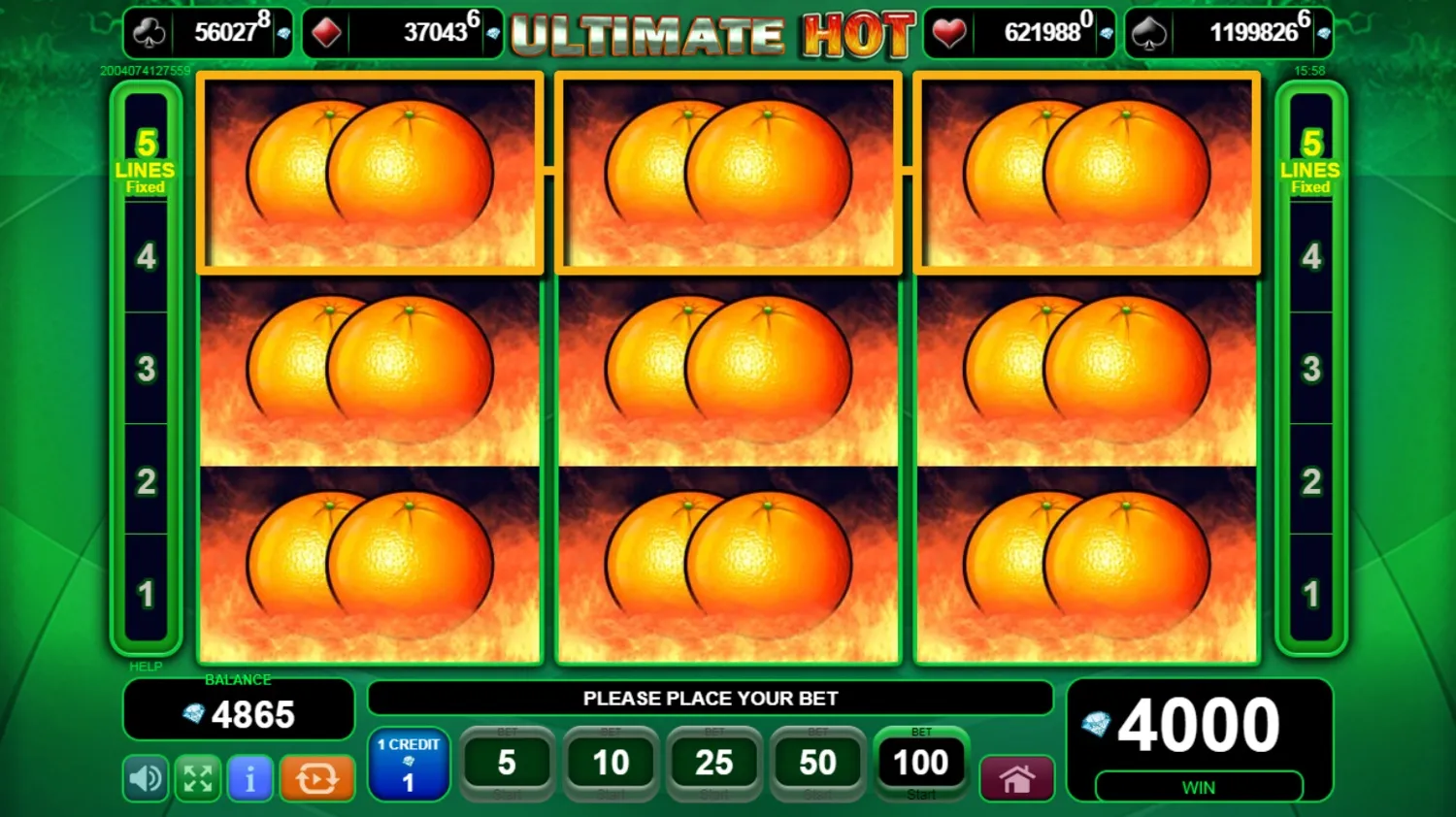Click the PLEASE PLACE YOUR BET message bar
1456x817 pixels.
tap(711, 698)
